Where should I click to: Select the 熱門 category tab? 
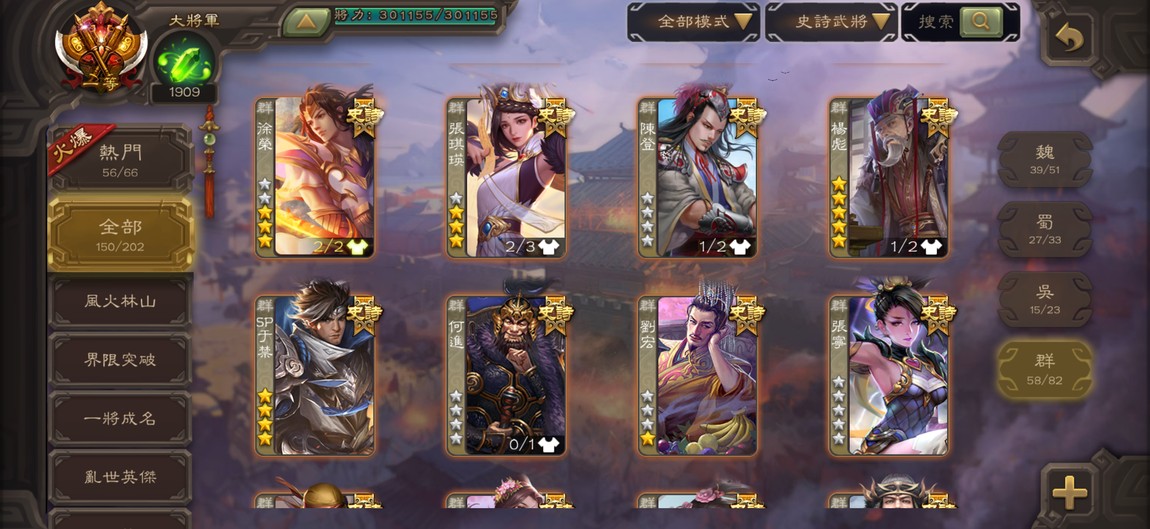click(120, 159)
